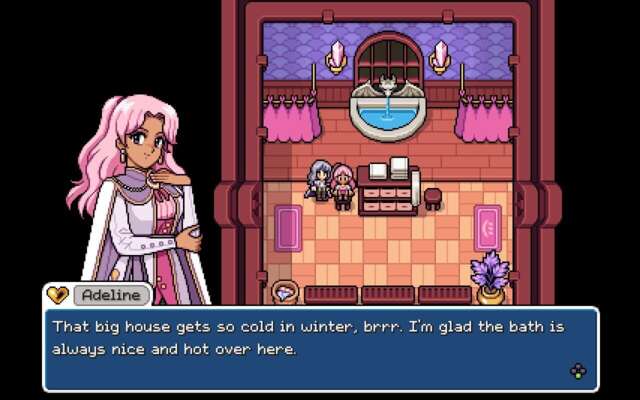Advance dialogue using the continue indicator icon
The width and height of the screenshot is (640, 400).
click(578, 372)
